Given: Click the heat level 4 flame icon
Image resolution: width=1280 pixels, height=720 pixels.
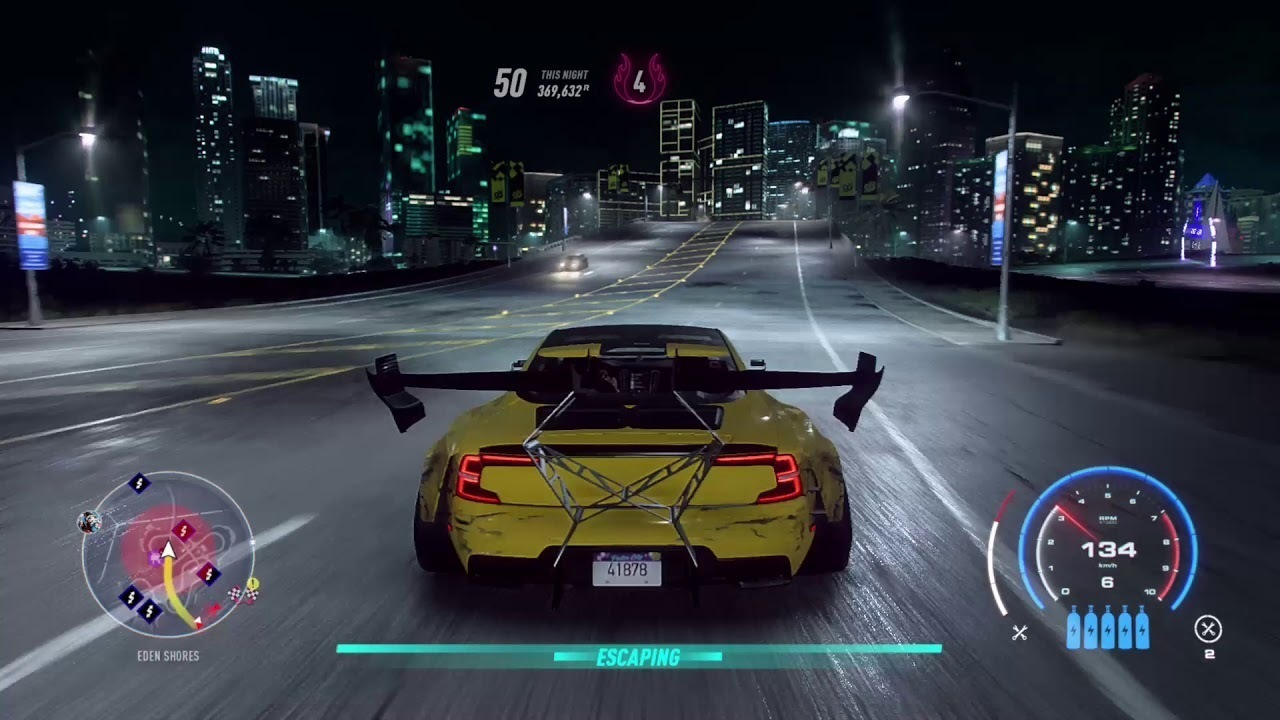Looking at the screenshot, I should [639, 79].
